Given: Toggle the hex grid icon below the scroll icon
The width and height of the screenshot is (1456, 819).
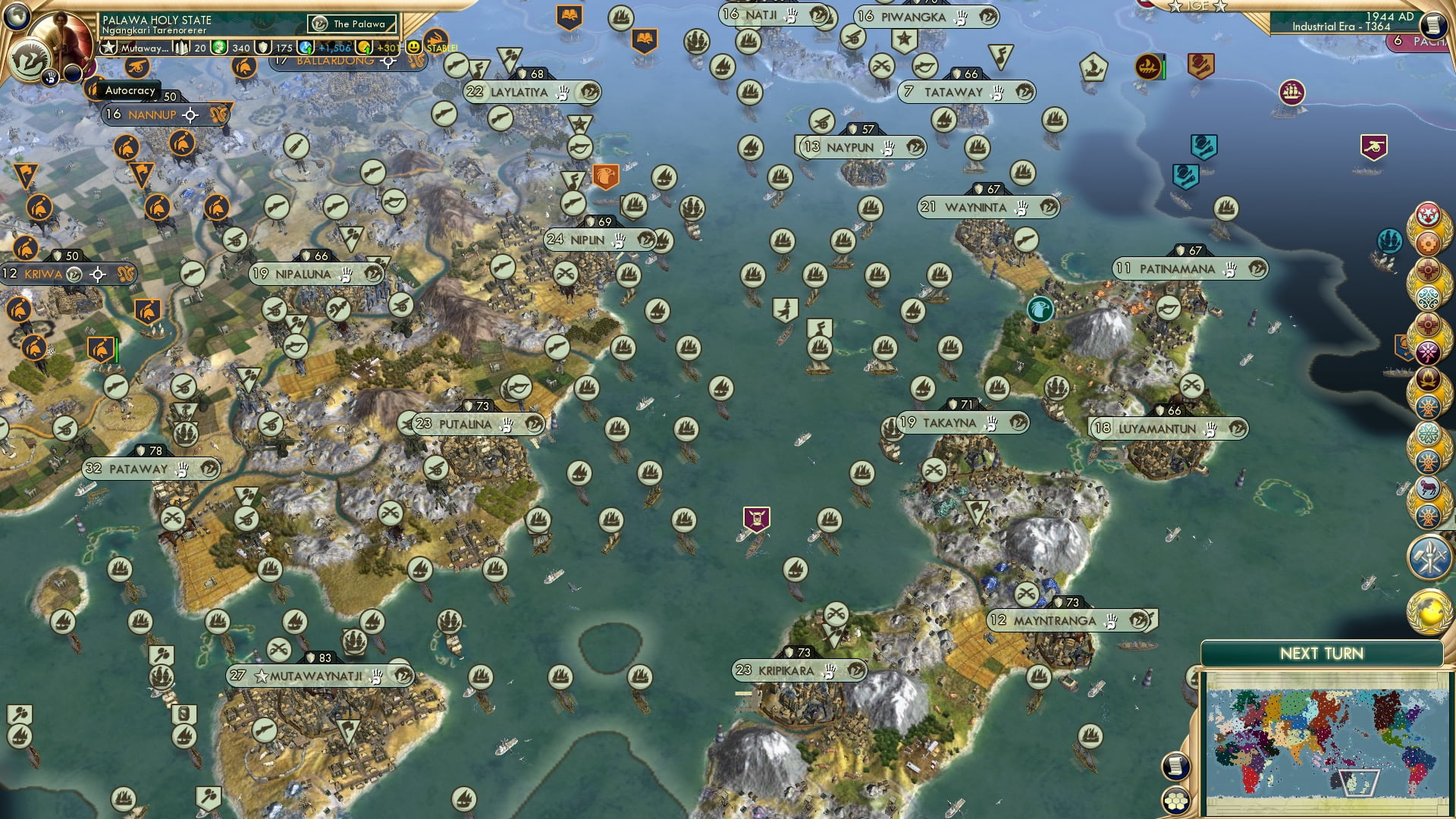Looking at the screenshot, I should 1176,802.
